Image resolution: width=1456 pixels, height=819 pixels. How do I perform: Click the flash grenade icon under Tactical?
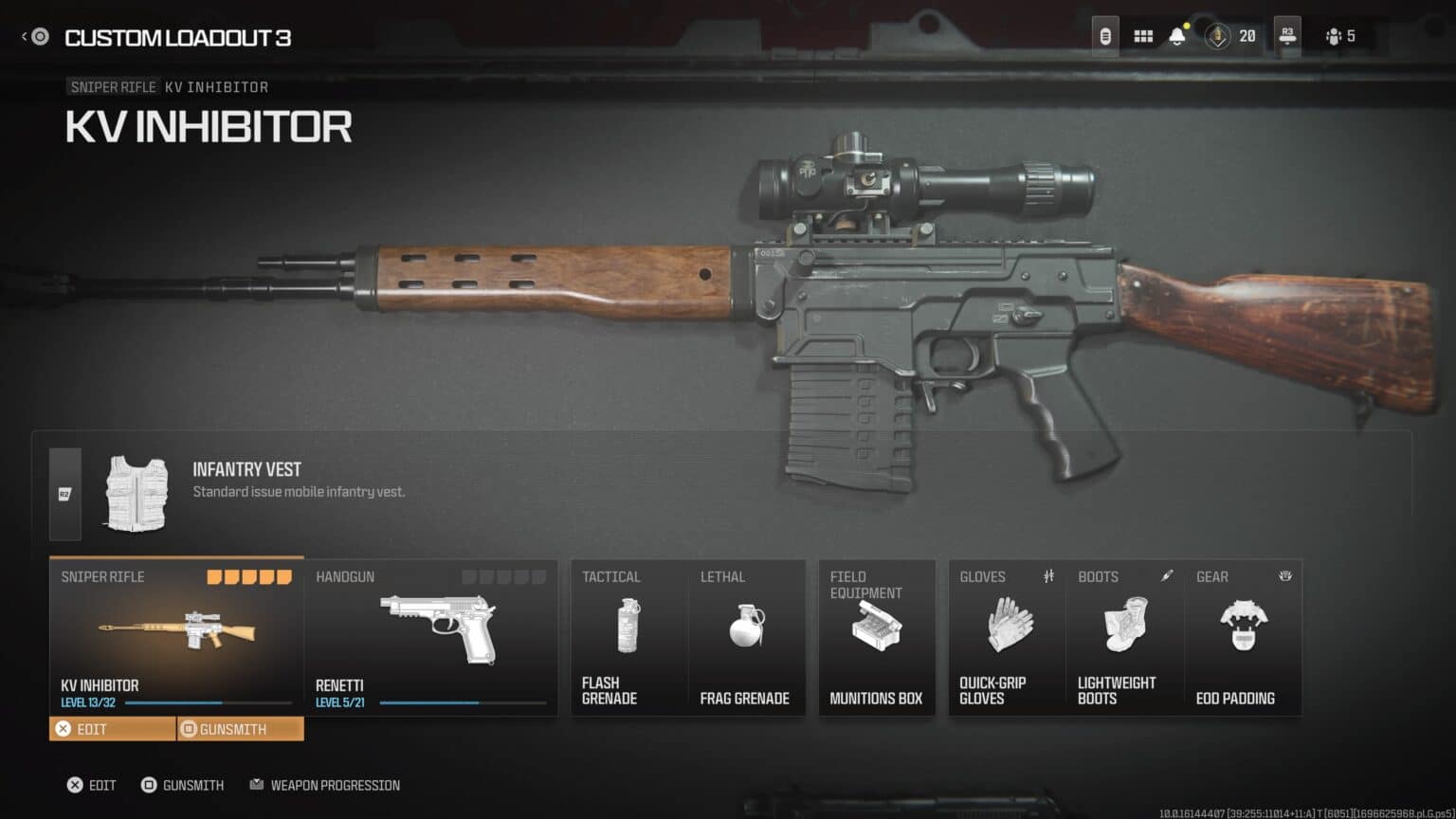point(628,626)
